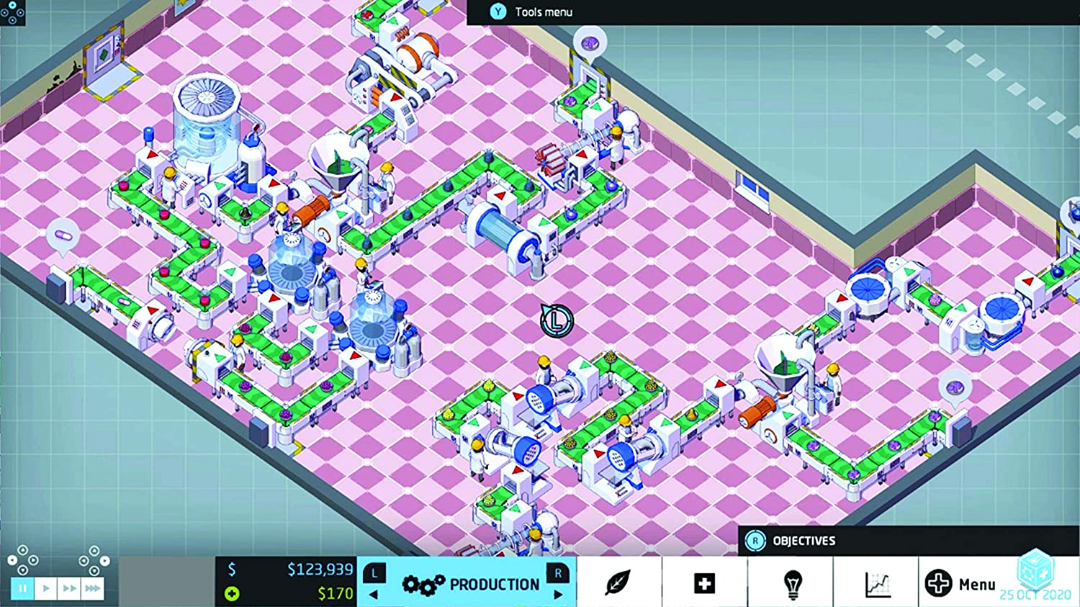Open the leaf ingredients category

click(x=618, y=583)
